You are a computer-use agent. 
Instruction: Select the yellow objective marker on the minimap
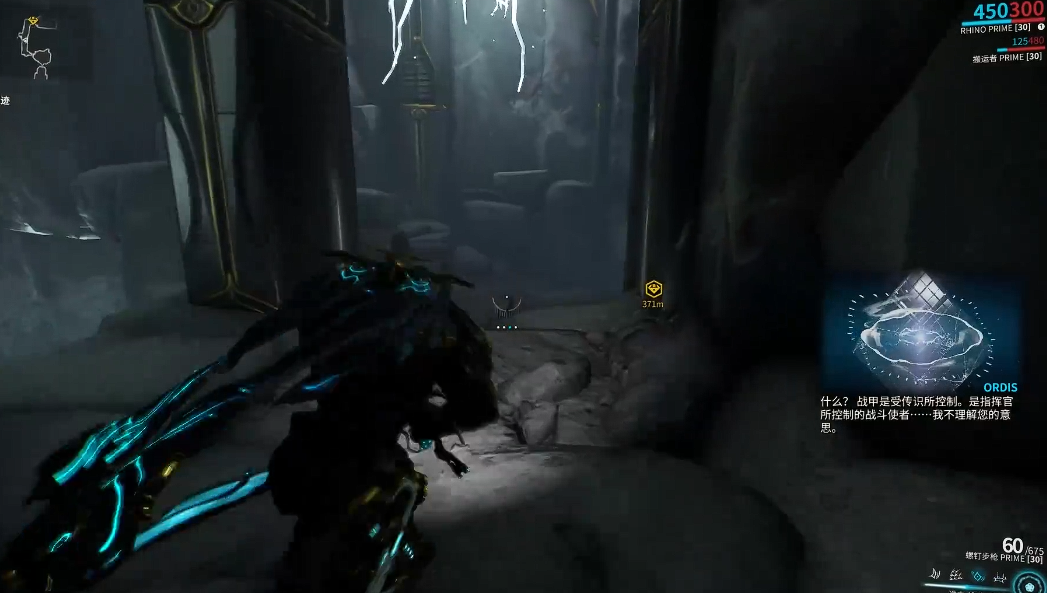(x=32, y=20)
